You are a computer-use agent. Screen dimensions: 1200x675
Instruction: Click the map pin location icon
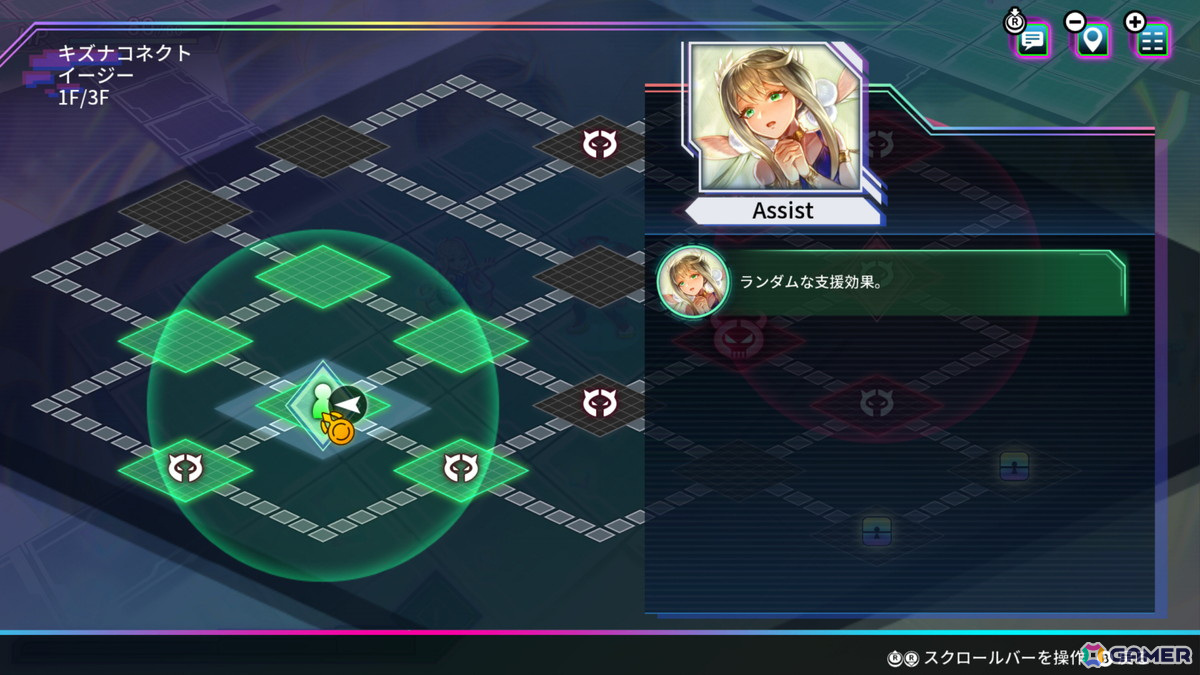click(1093, 41)
